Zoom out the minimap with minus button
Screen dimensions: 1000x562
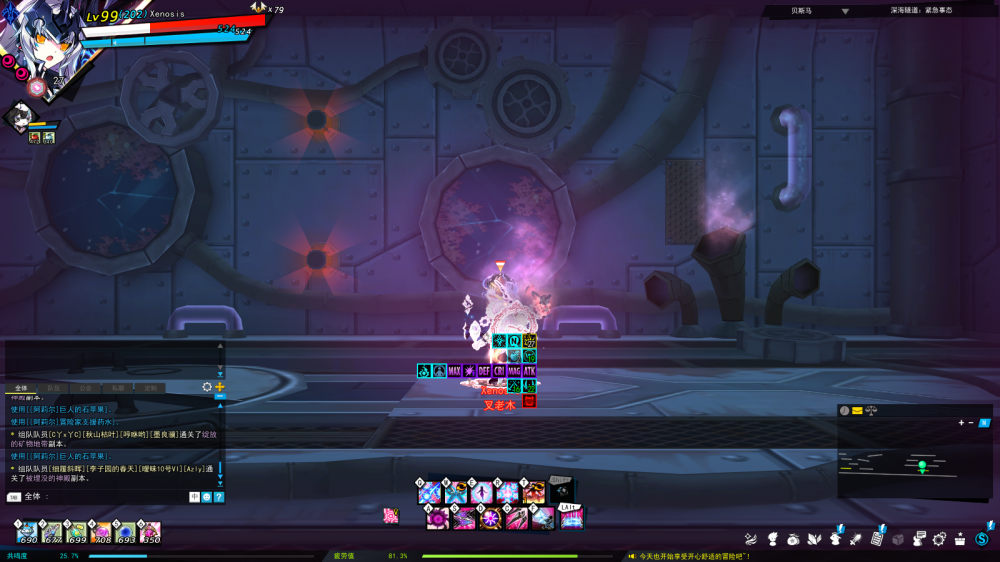tap(971, 422)
